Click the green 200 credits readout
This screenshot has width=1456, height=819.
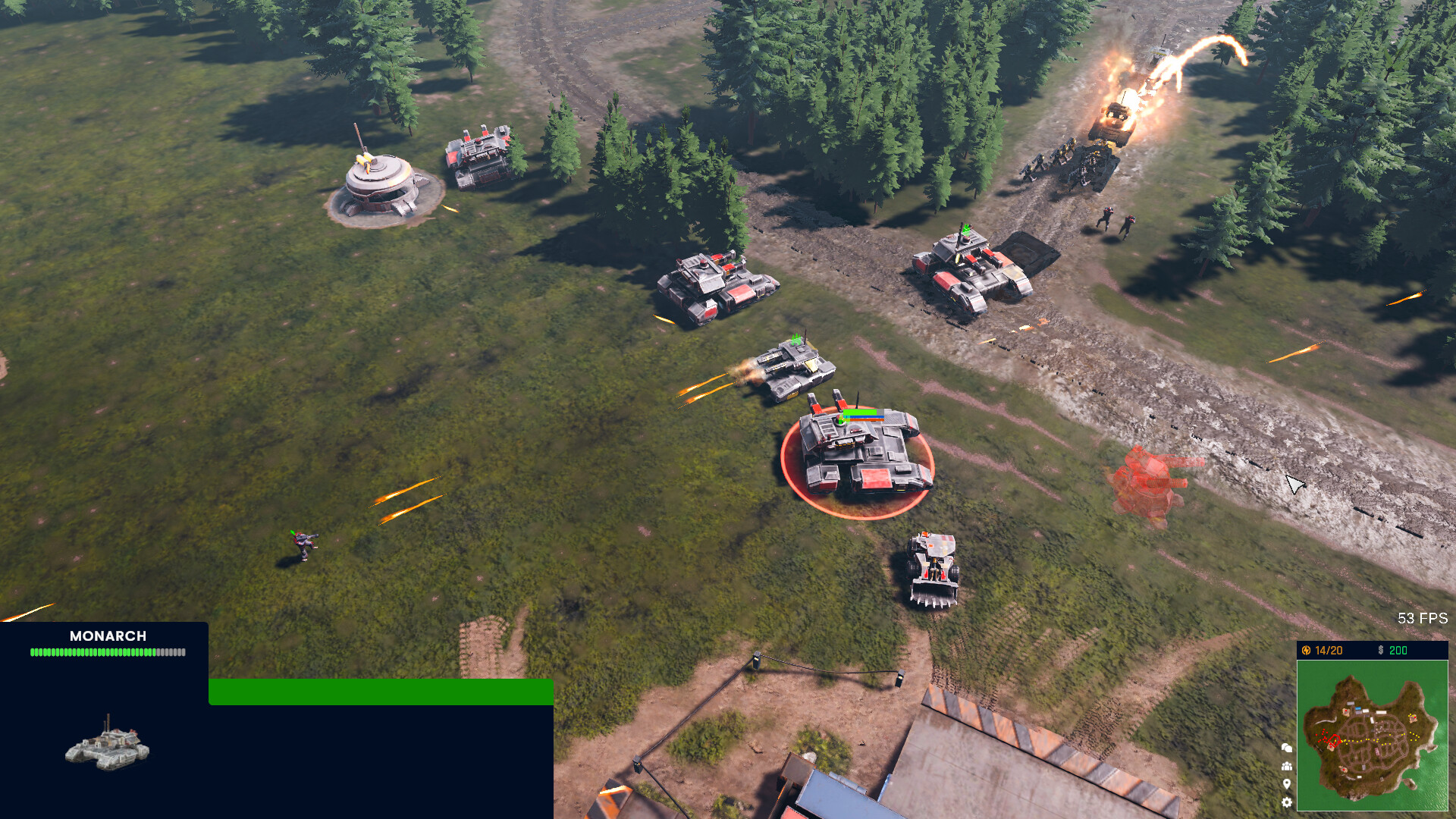(x=1398, y=649)
